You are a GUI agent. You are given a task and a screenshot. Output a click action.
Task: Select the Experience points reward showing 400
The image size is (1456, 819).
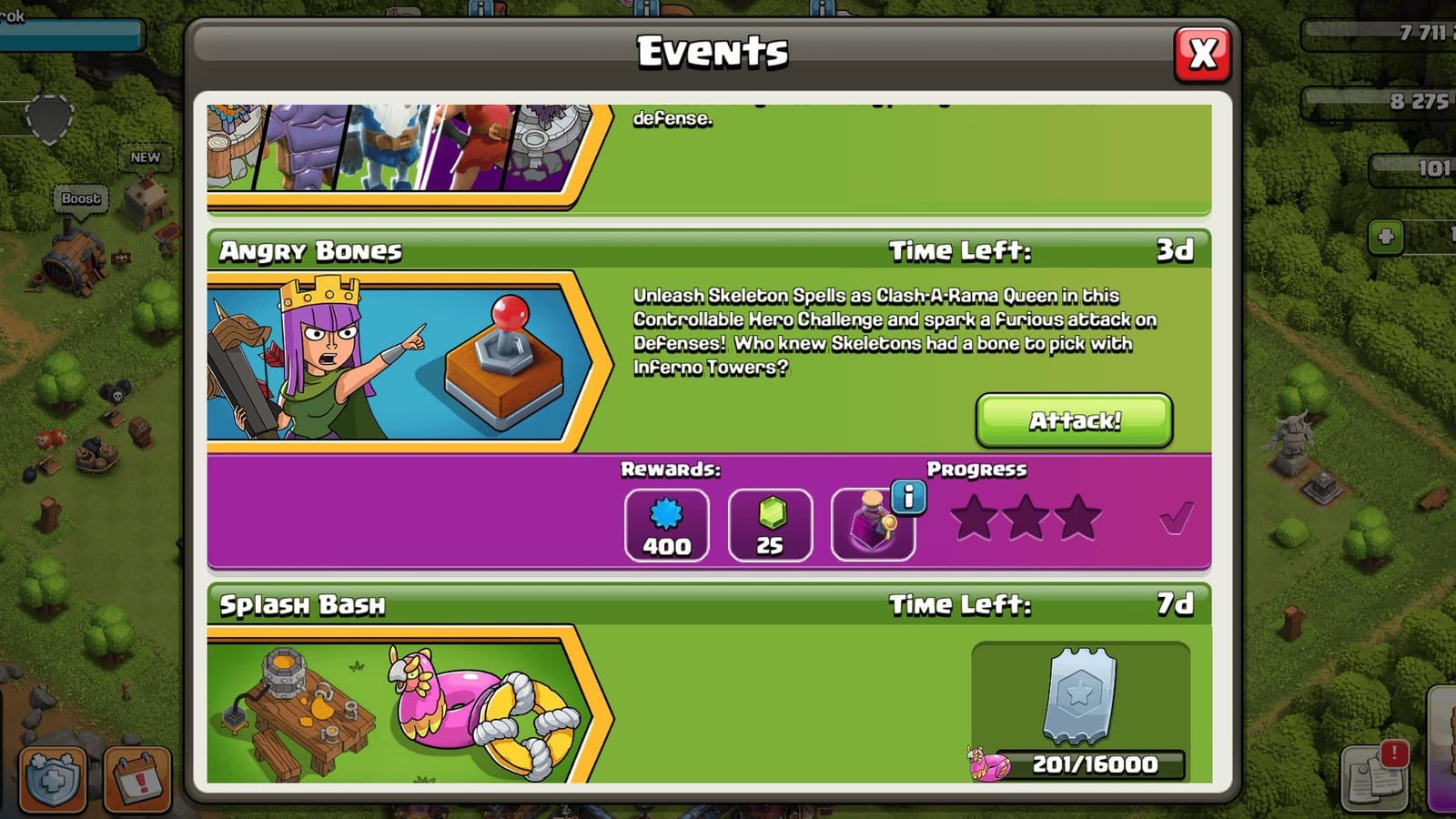point(667,524)
